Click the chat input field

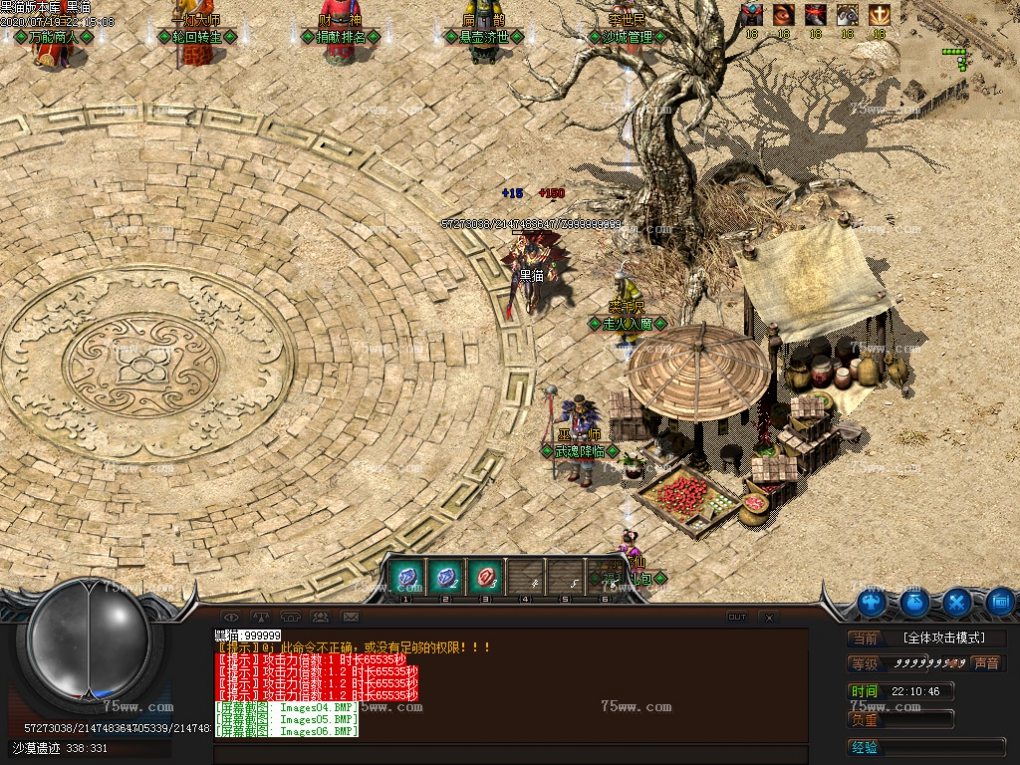(x=510, y=753)
